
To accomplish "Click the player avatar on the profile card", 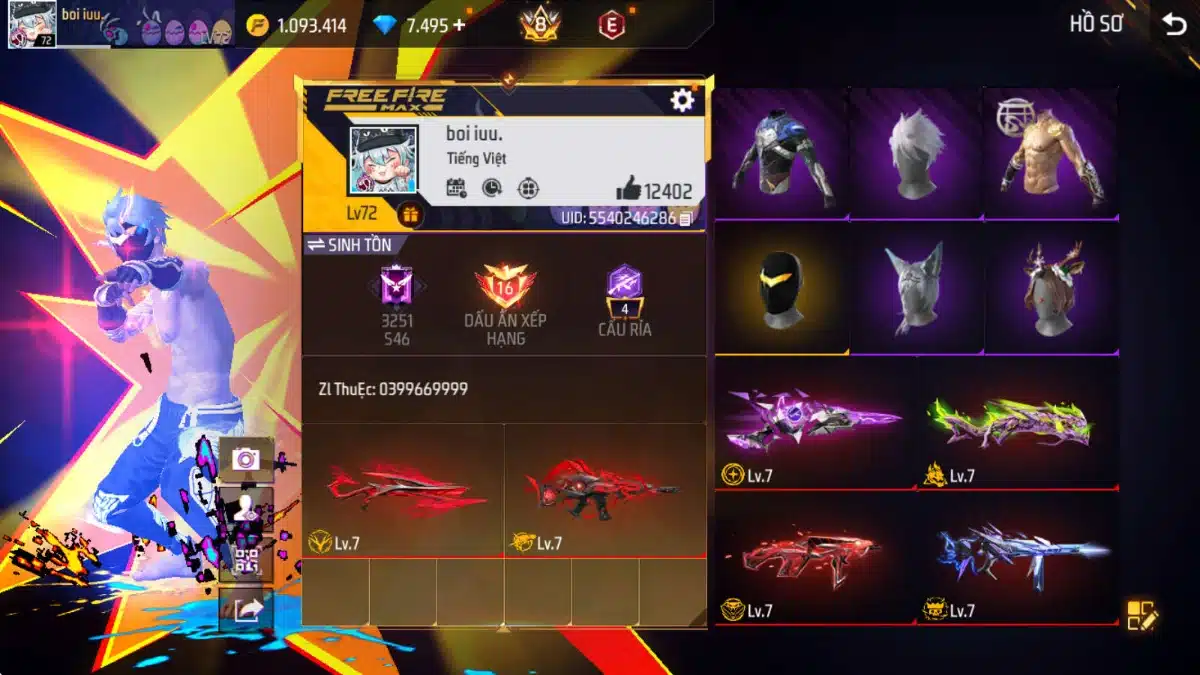I will click(382, 161).
